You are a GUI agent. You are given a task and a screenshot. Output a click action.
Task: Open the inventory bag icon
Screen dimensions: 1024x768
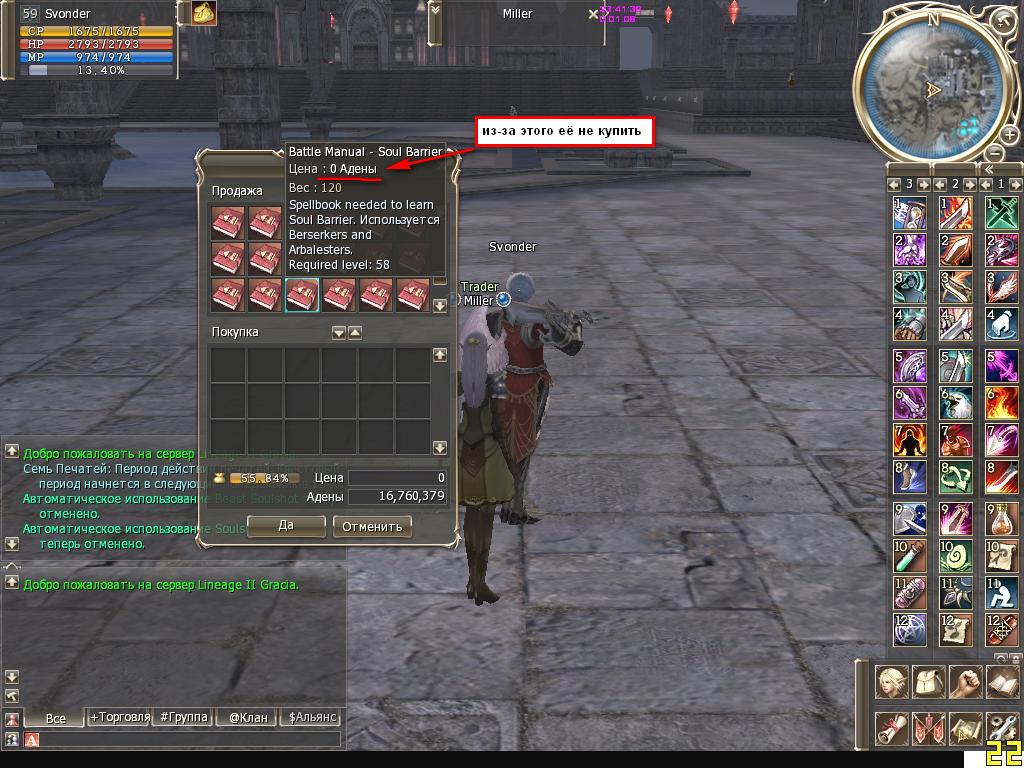point(929,683)
